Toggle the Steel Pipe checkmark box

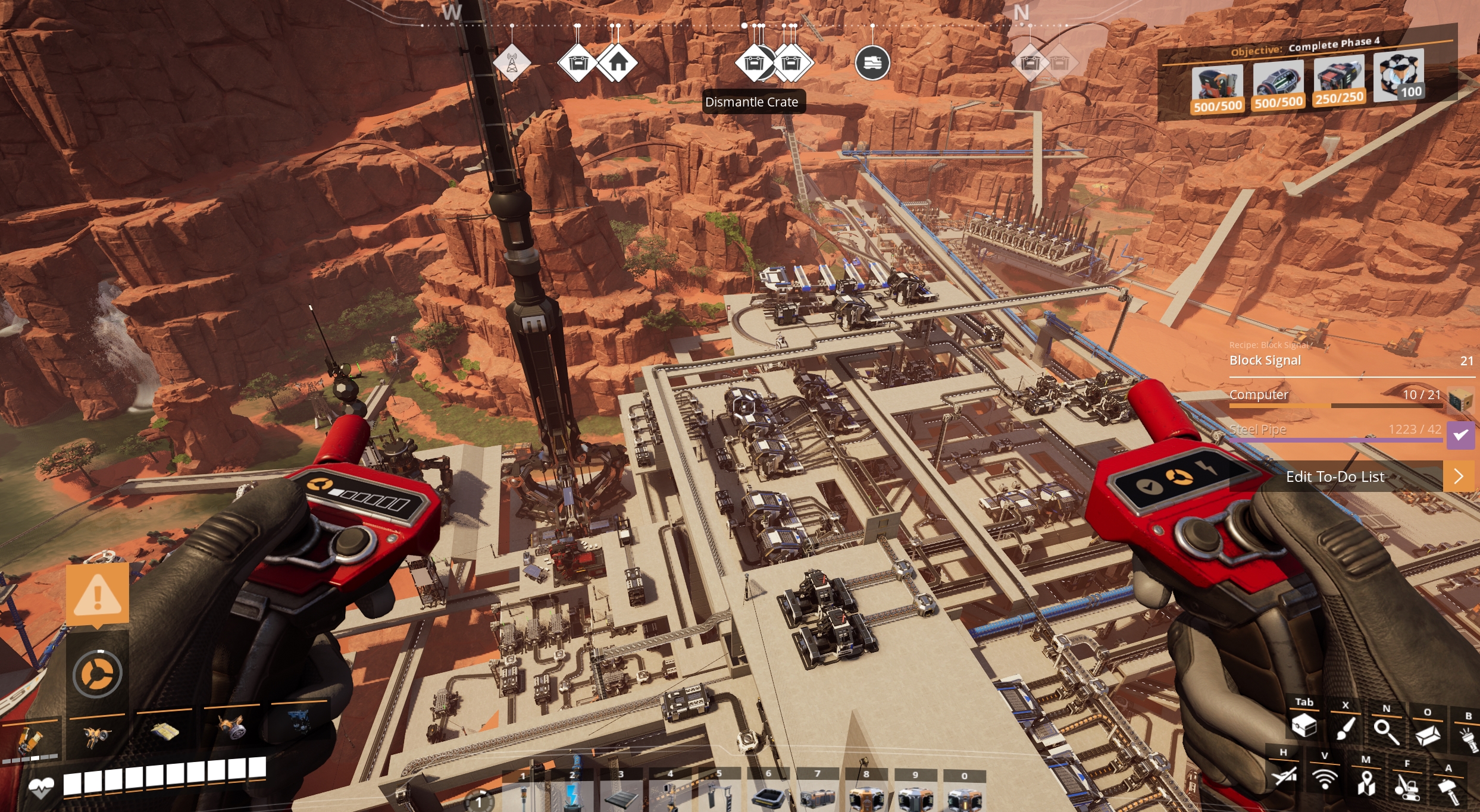coord(1460,435)
